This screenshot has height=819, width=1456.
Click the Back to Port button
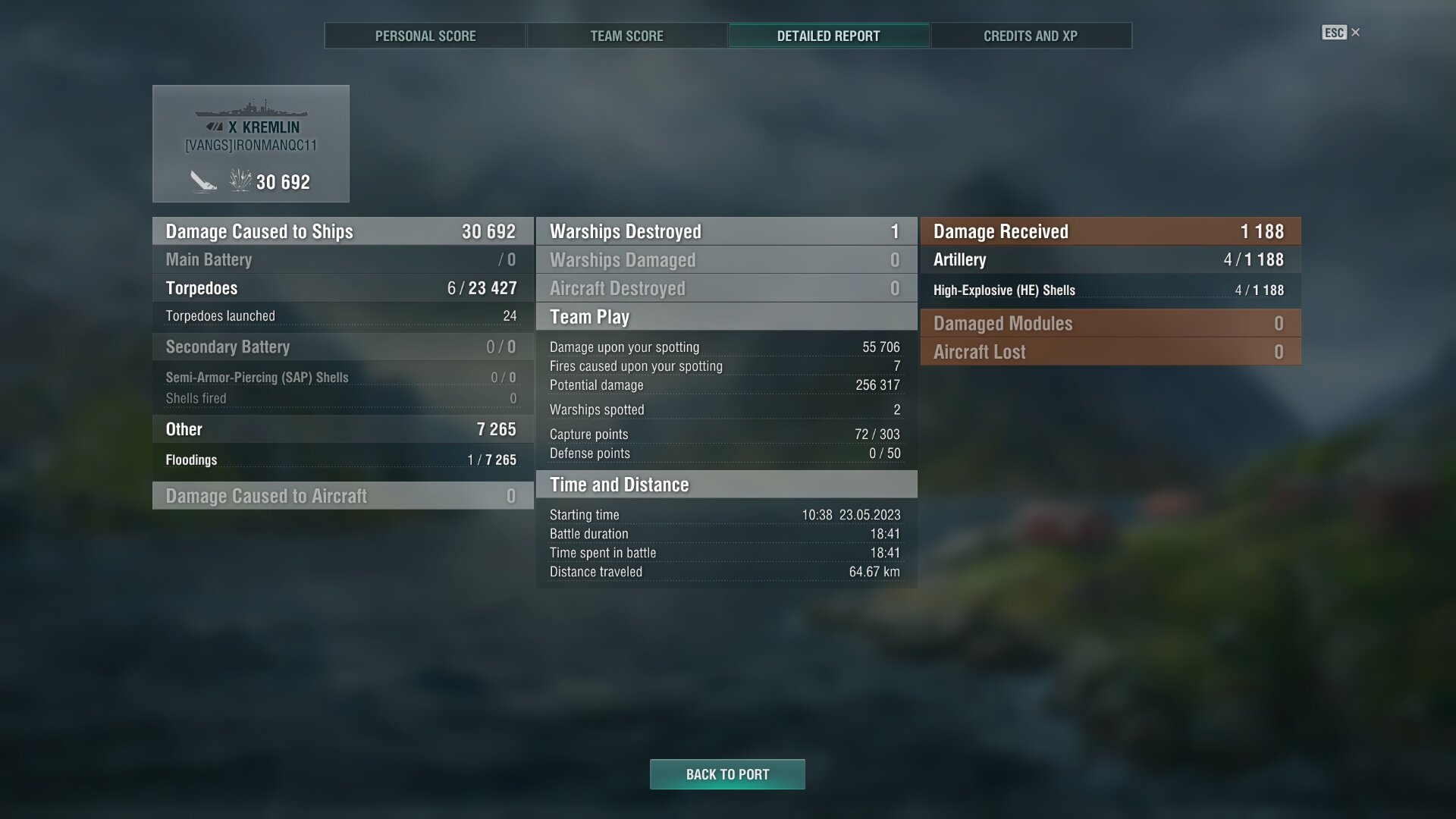pos(727,774)
